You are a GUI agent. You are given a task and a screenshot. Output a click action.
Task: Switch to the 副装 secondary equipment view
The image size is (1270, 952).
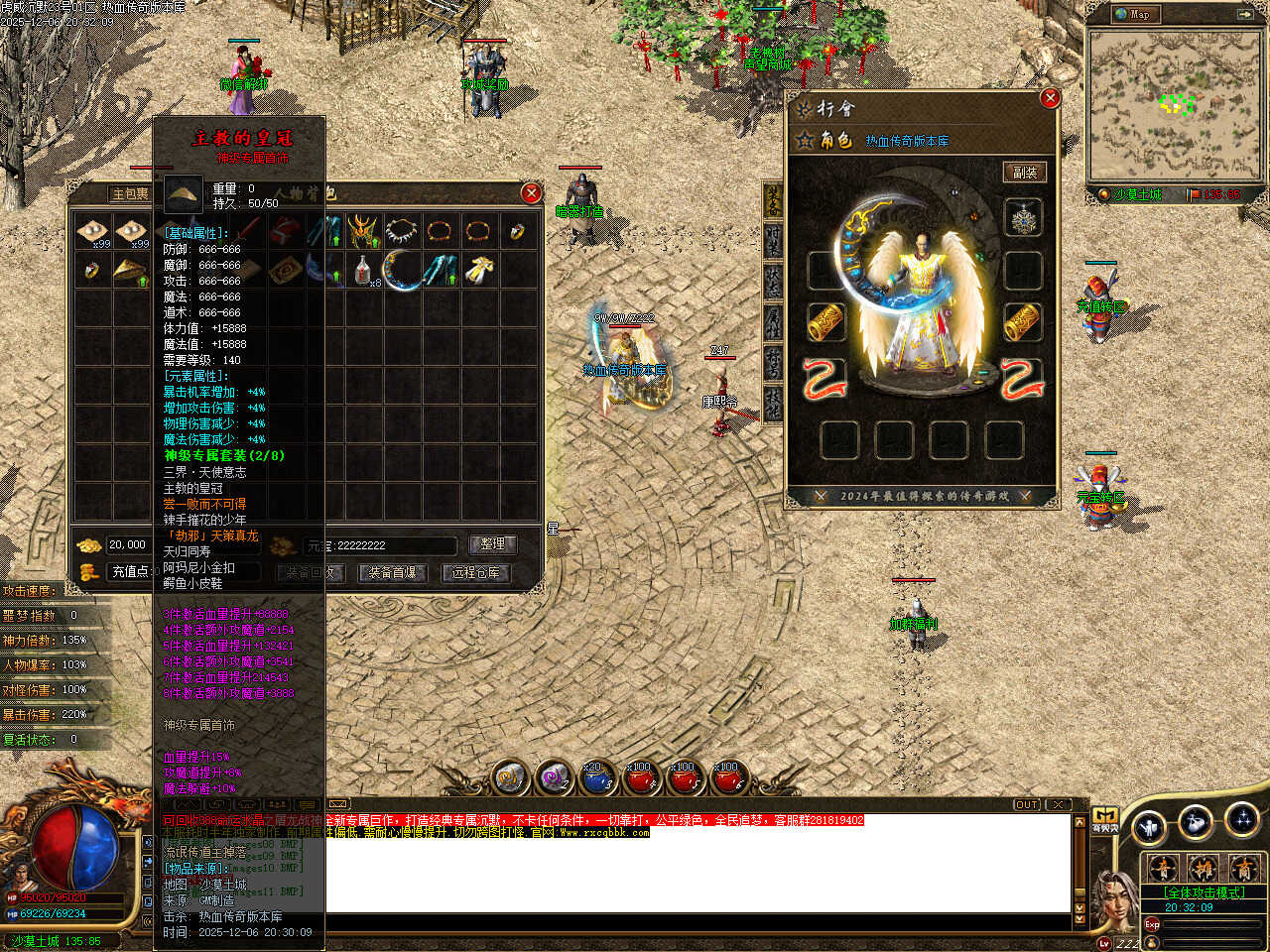point(1023,172)
